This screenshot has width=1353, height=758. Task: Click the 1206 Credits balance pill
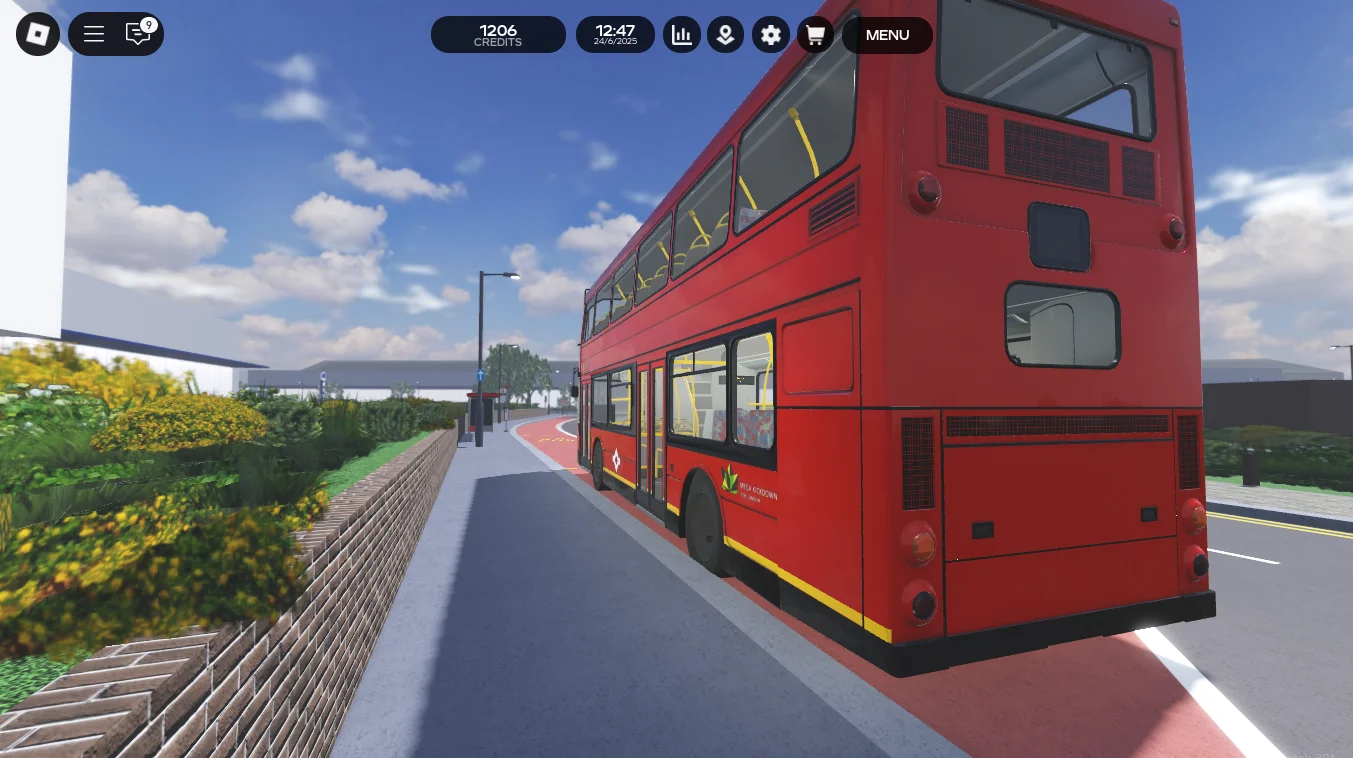coord(498,35)
